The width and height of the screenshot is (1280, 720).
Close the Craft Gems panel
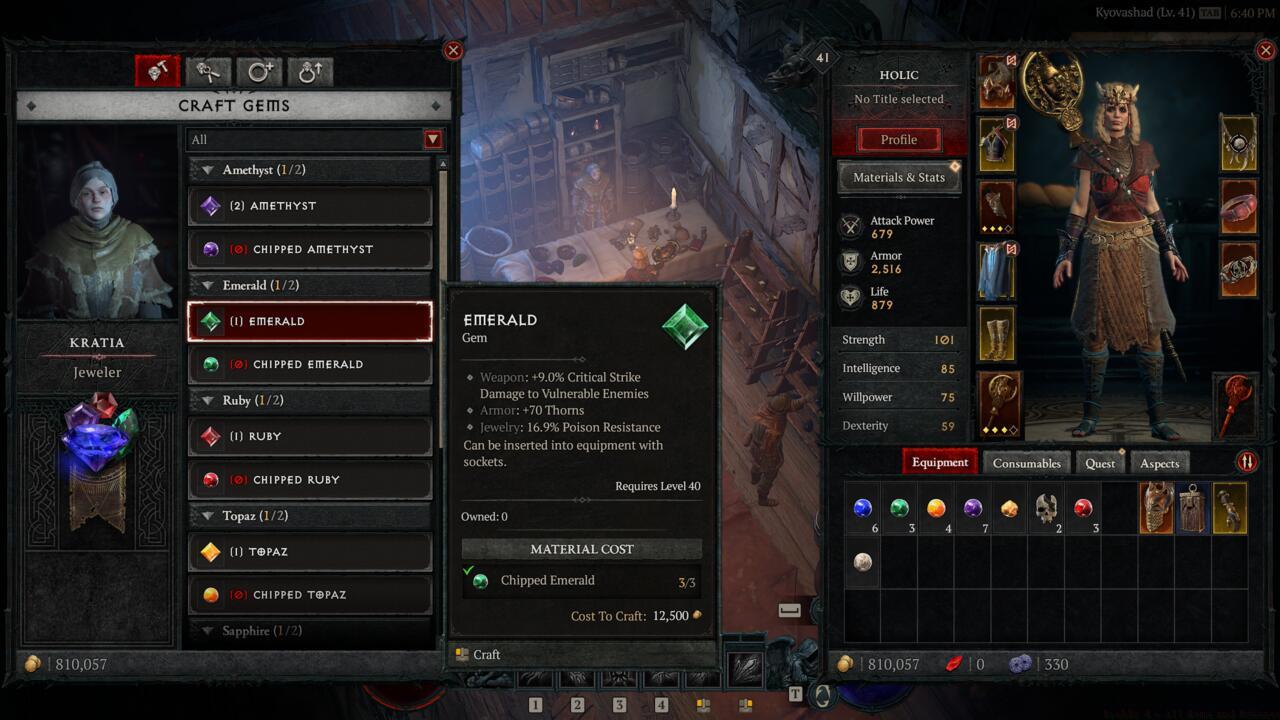pos(453,50)
